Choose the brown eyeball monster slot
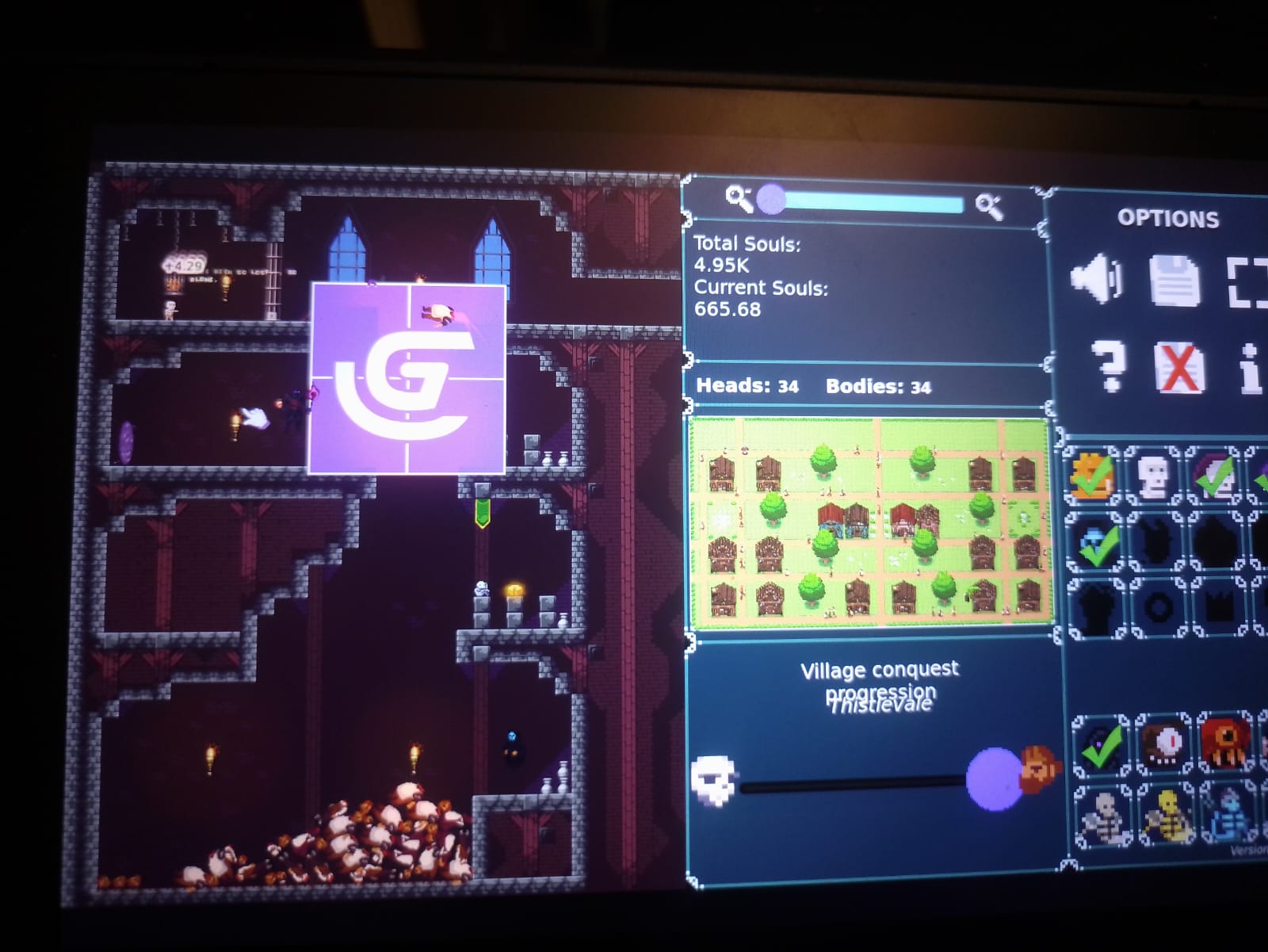Screen dimensions: 1268x952 point(1164,744)
